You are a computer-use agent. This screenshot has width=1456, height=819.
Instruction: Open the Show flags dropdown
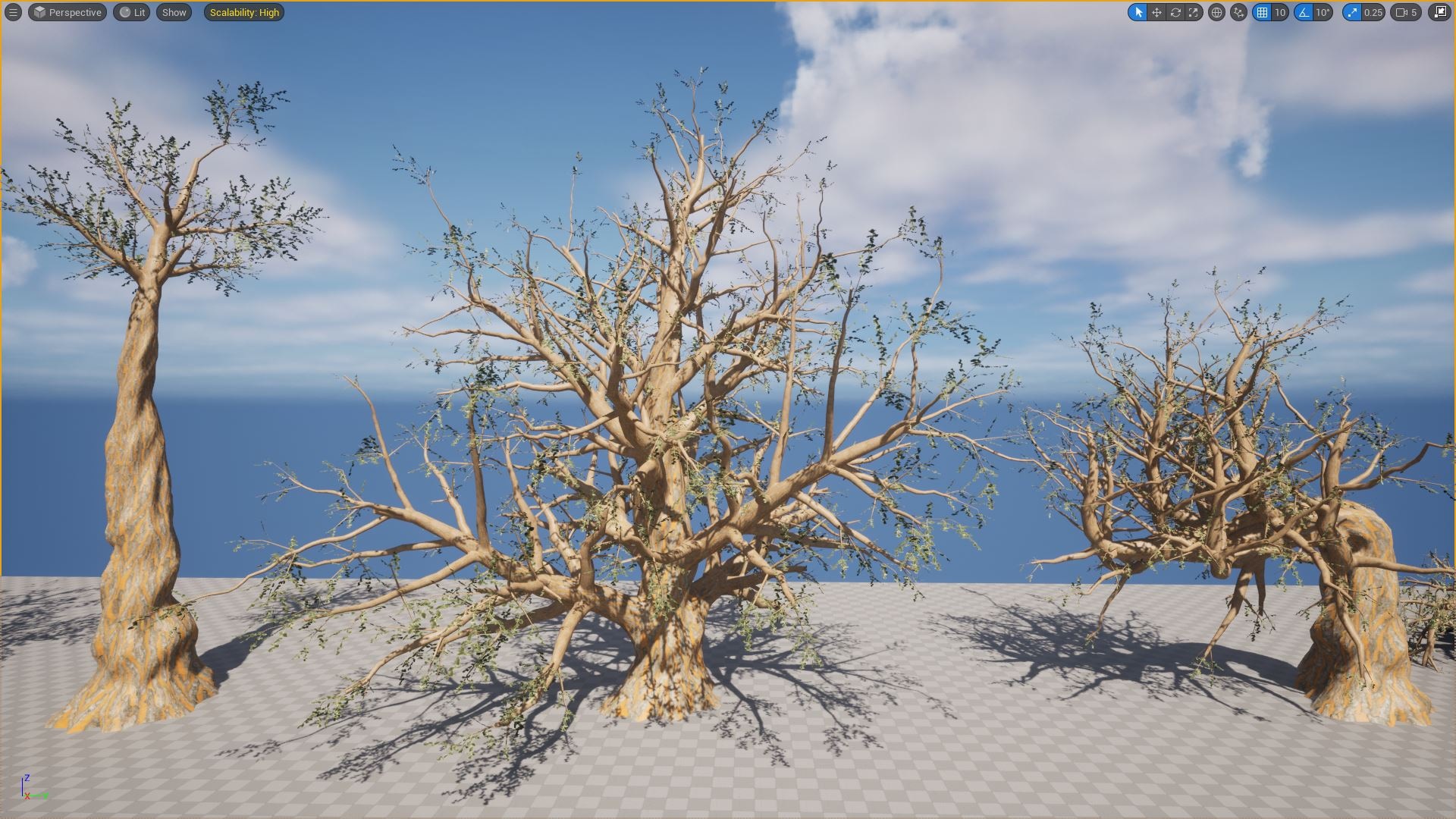coord(173,12)
